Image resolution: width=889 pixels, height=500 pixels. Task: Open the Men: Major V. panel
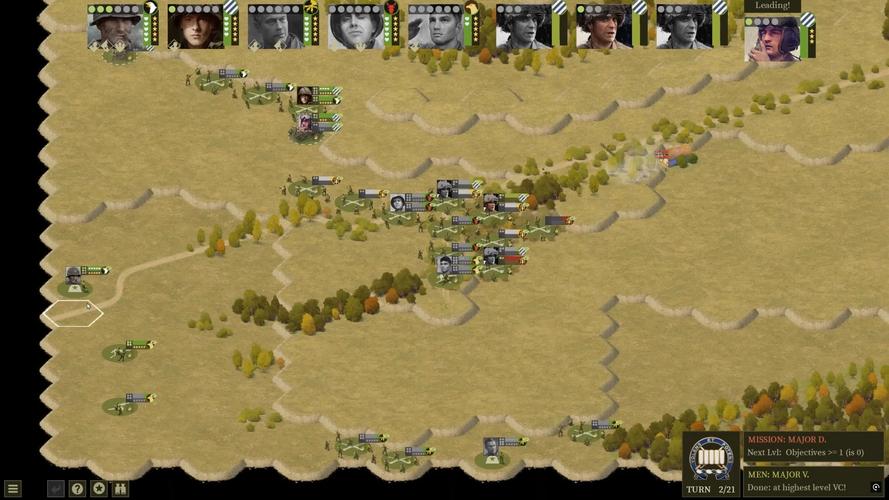[x=814, y=481]
